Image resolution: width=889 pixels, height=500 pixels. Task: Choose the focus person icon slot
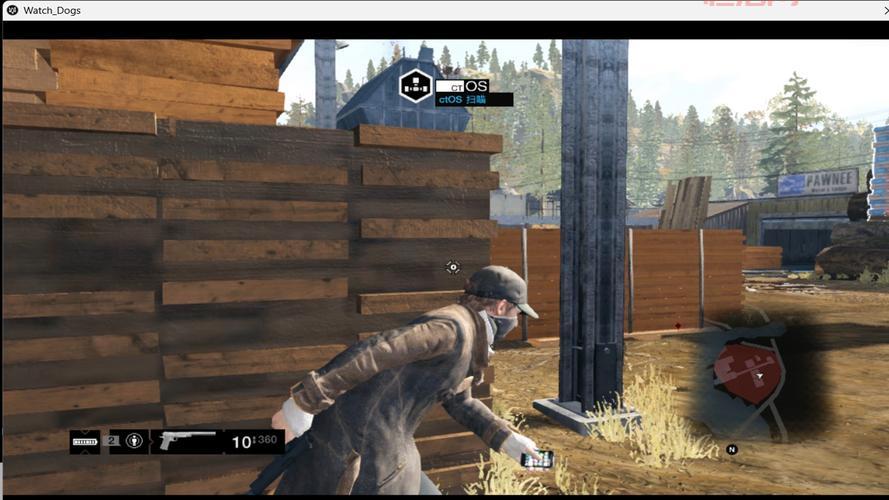[x=134, y=441]
